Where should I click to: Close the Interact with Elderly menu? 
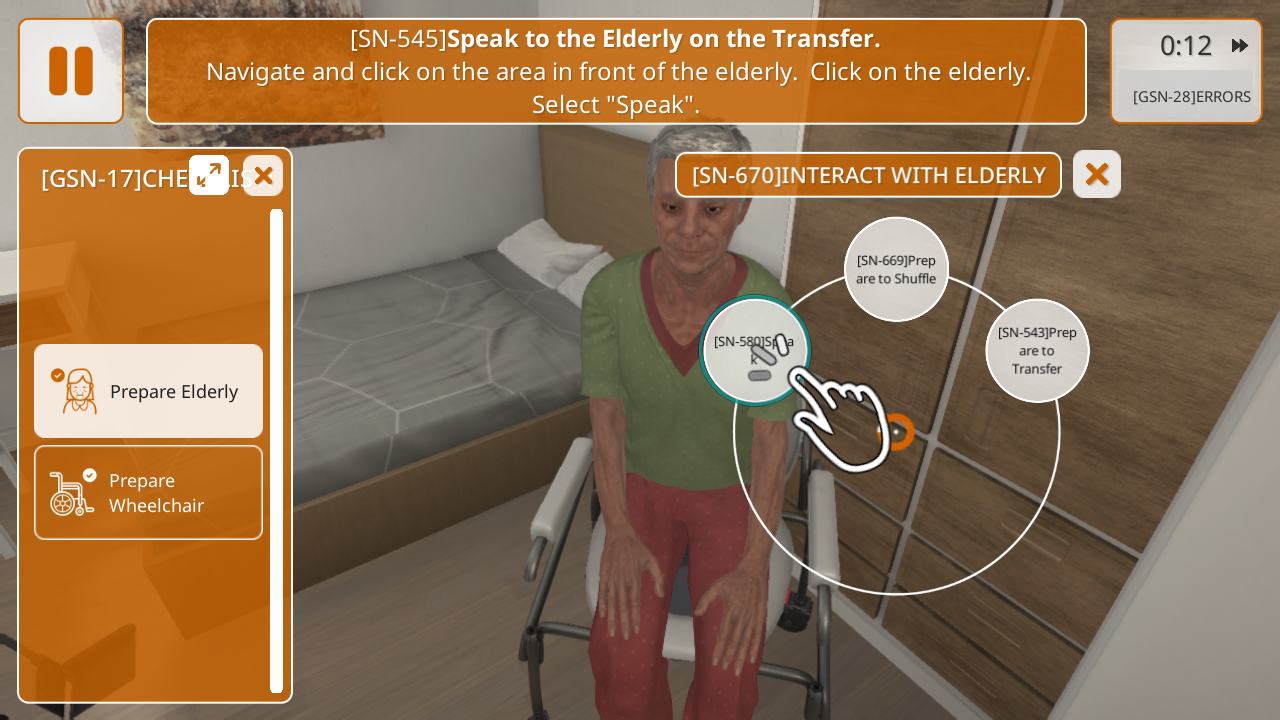pos(1097,174)
